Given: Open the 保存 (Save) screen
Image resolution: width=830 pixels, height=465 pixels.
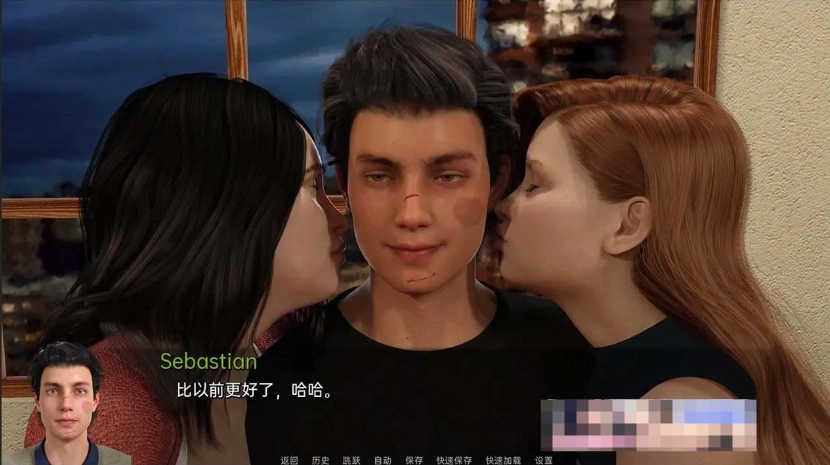Looking at the screenshot, I should (x=414, y=460).
